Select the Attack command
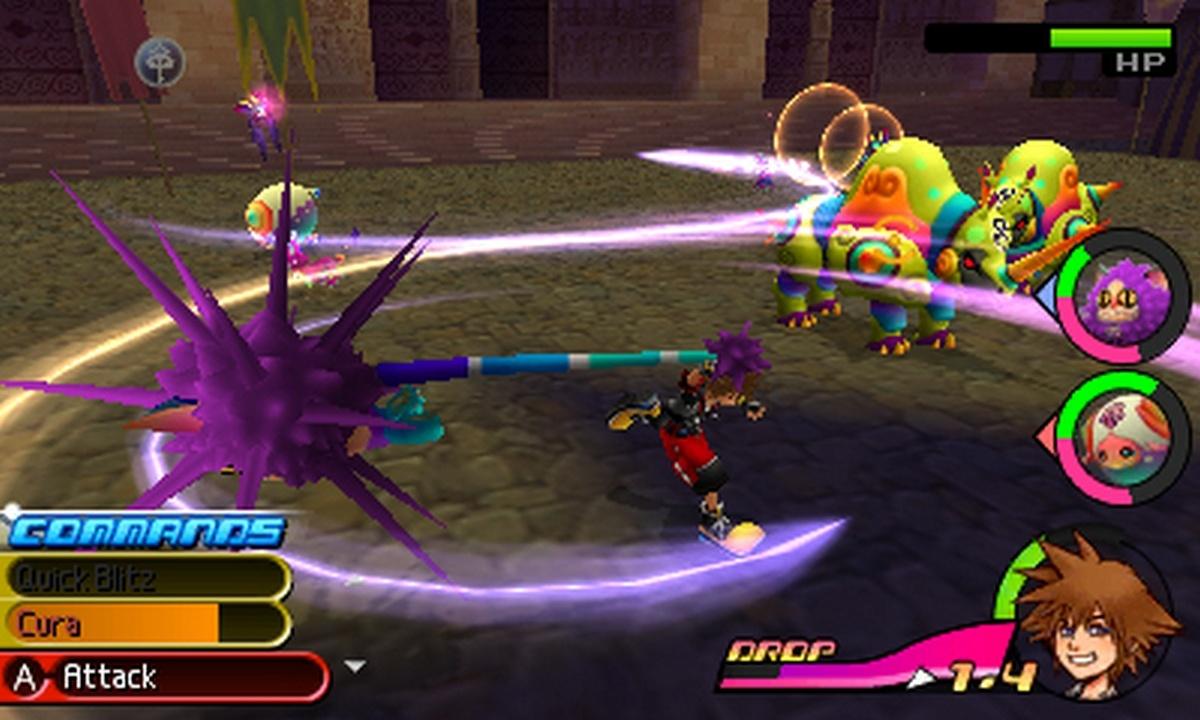This screenshot has height=720, width=1200. coord(165,678)
